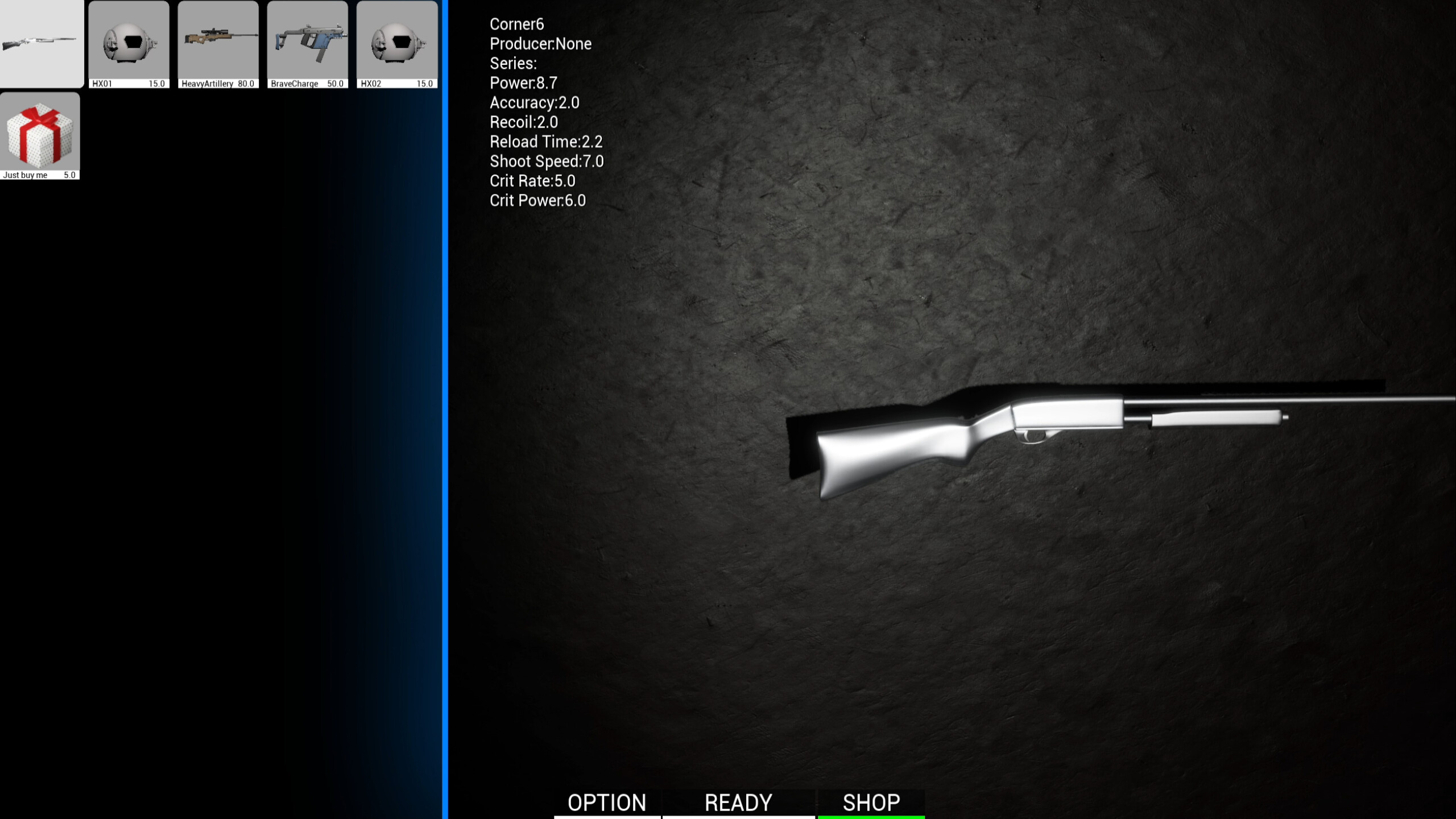Click the Power:8.7 stat line
Image resolution: width=1456 pixels, height=819 pixels.
pos(523,83)
